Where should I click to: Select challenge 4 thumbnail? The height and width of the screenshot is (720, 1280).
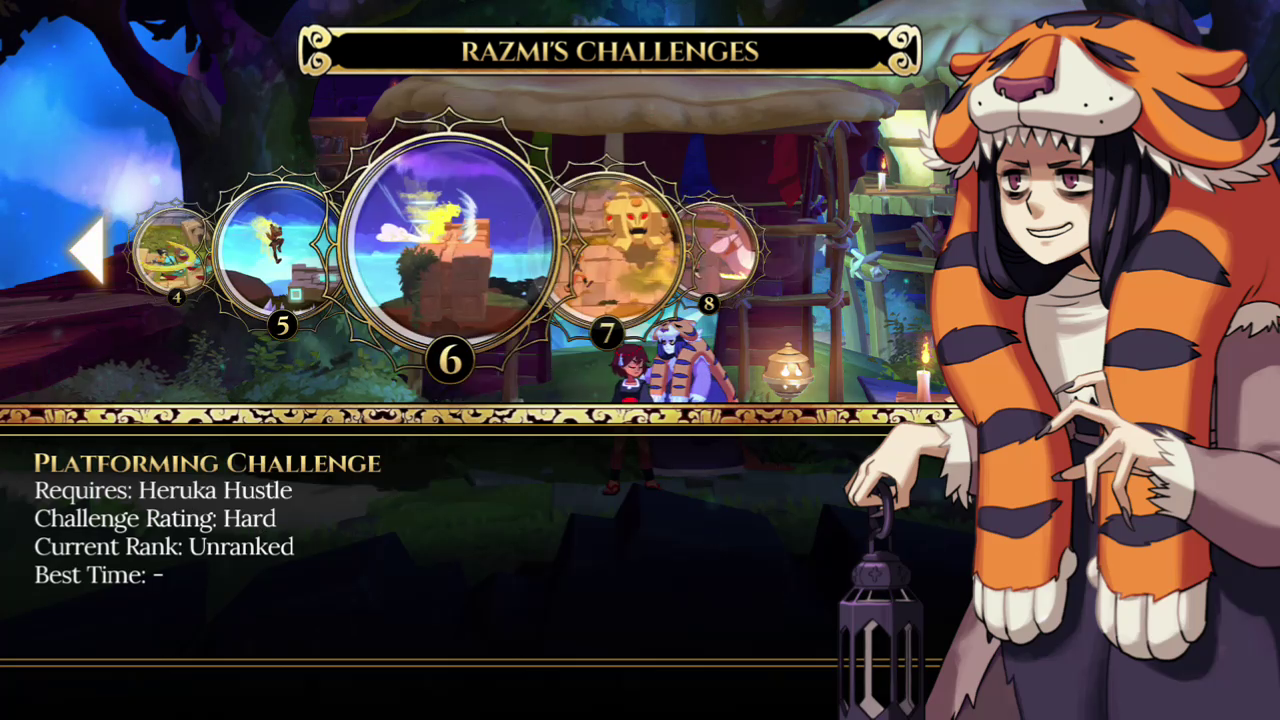(170, 250)
